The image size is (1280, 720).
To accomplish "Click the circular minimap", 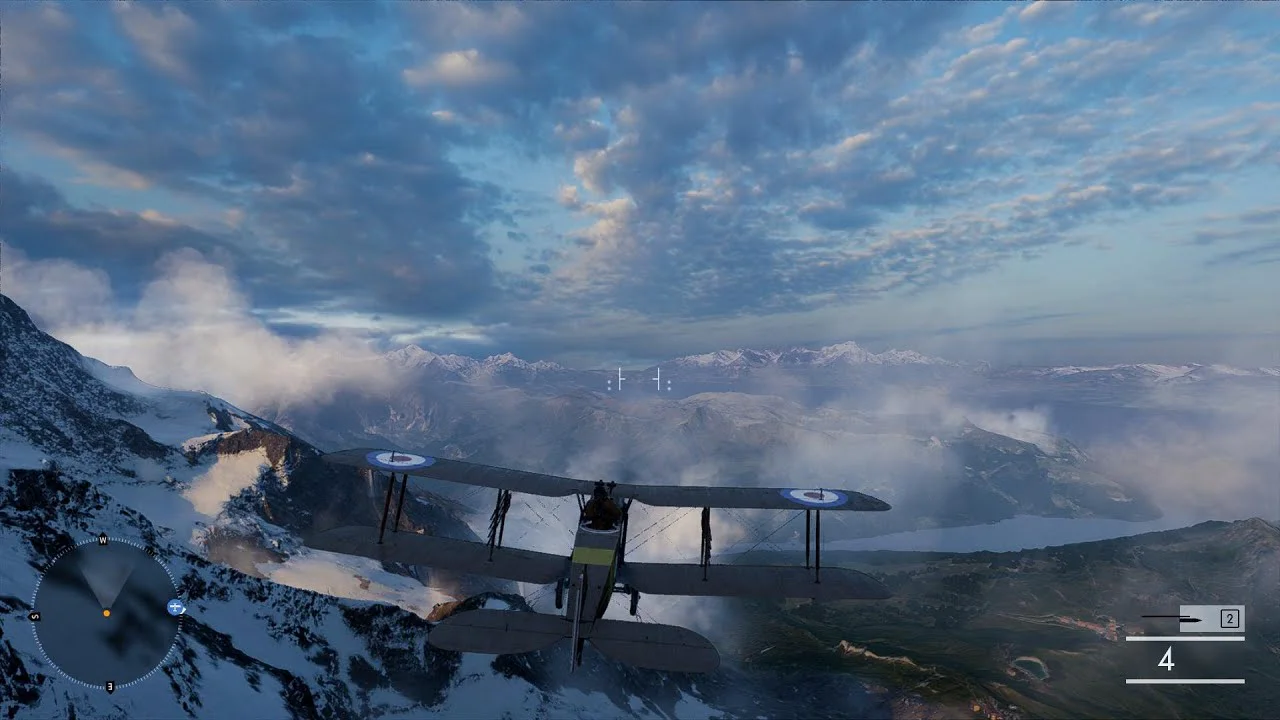I will (x=106, y=613).
